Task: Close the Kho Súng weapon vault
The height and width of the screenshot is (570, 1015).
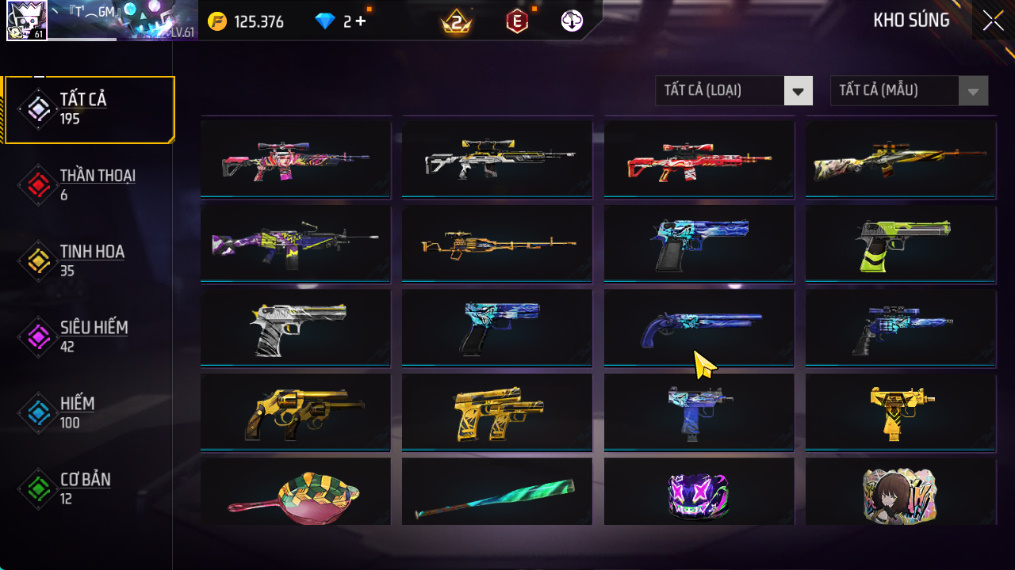Action: tap(992, 21)
